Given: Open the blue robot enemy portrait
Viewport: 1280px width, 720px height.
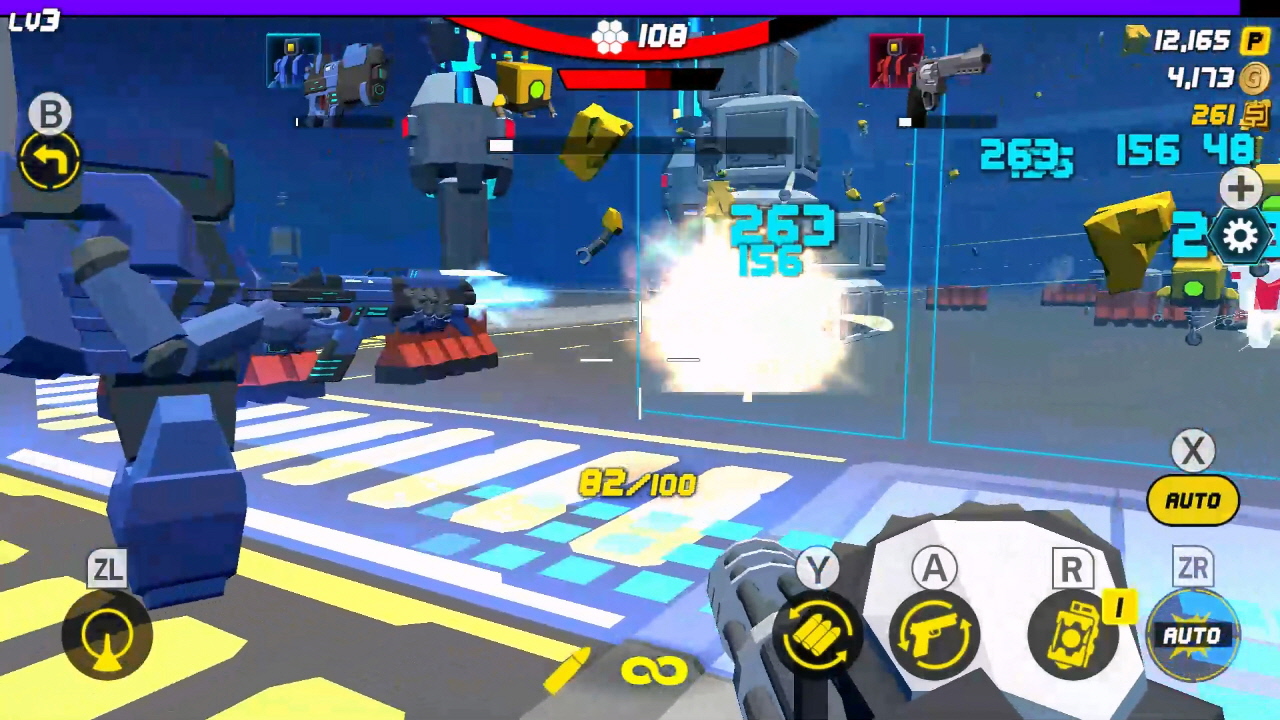Looking at the screenshot, I should [x=293, y=62].
